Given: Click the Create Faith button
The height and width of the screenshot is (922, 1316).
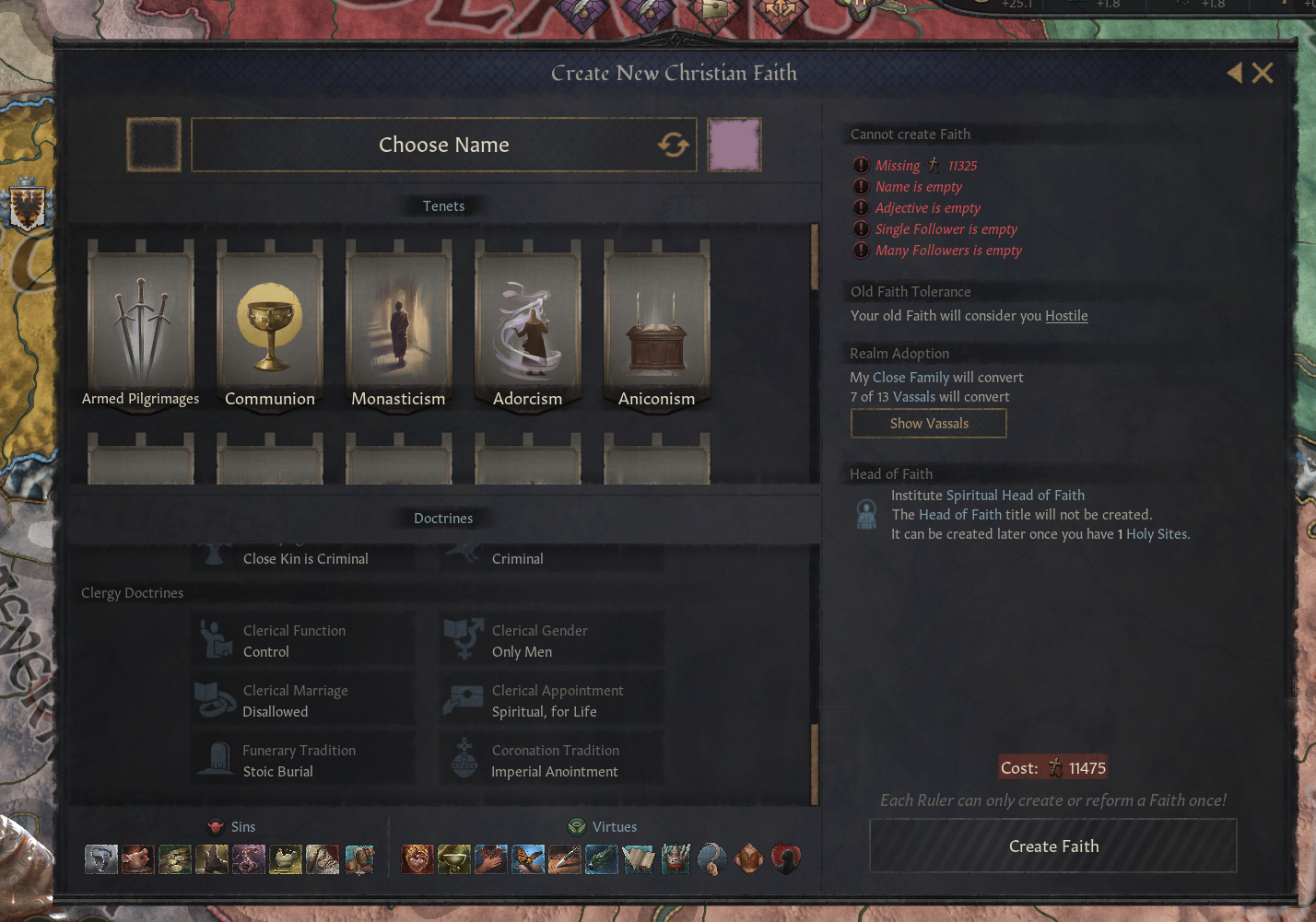Looking at the screenshot, I should (x=1053, y=846).
